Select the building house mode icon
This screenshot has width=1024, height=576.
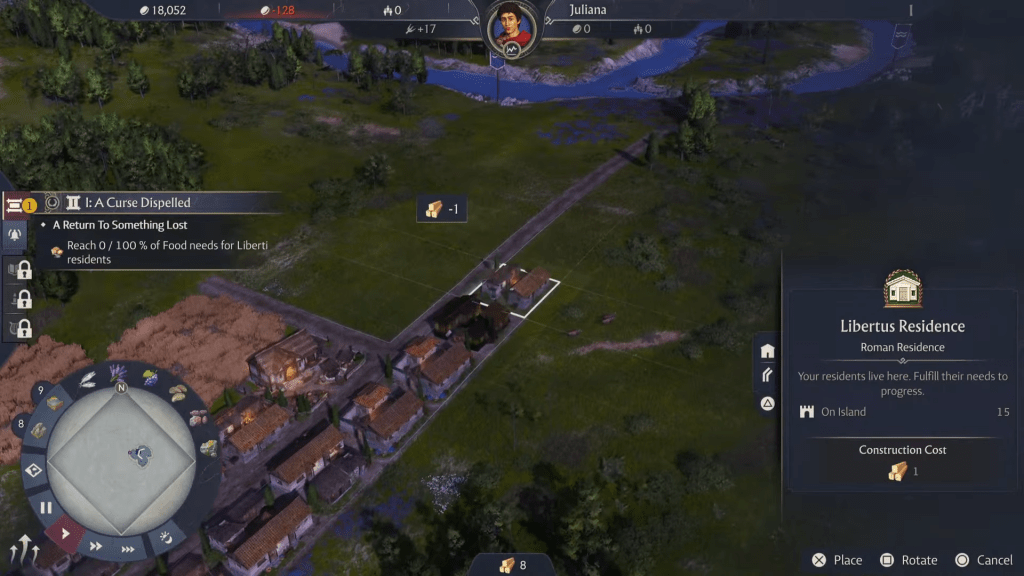[x=767, y=351]
